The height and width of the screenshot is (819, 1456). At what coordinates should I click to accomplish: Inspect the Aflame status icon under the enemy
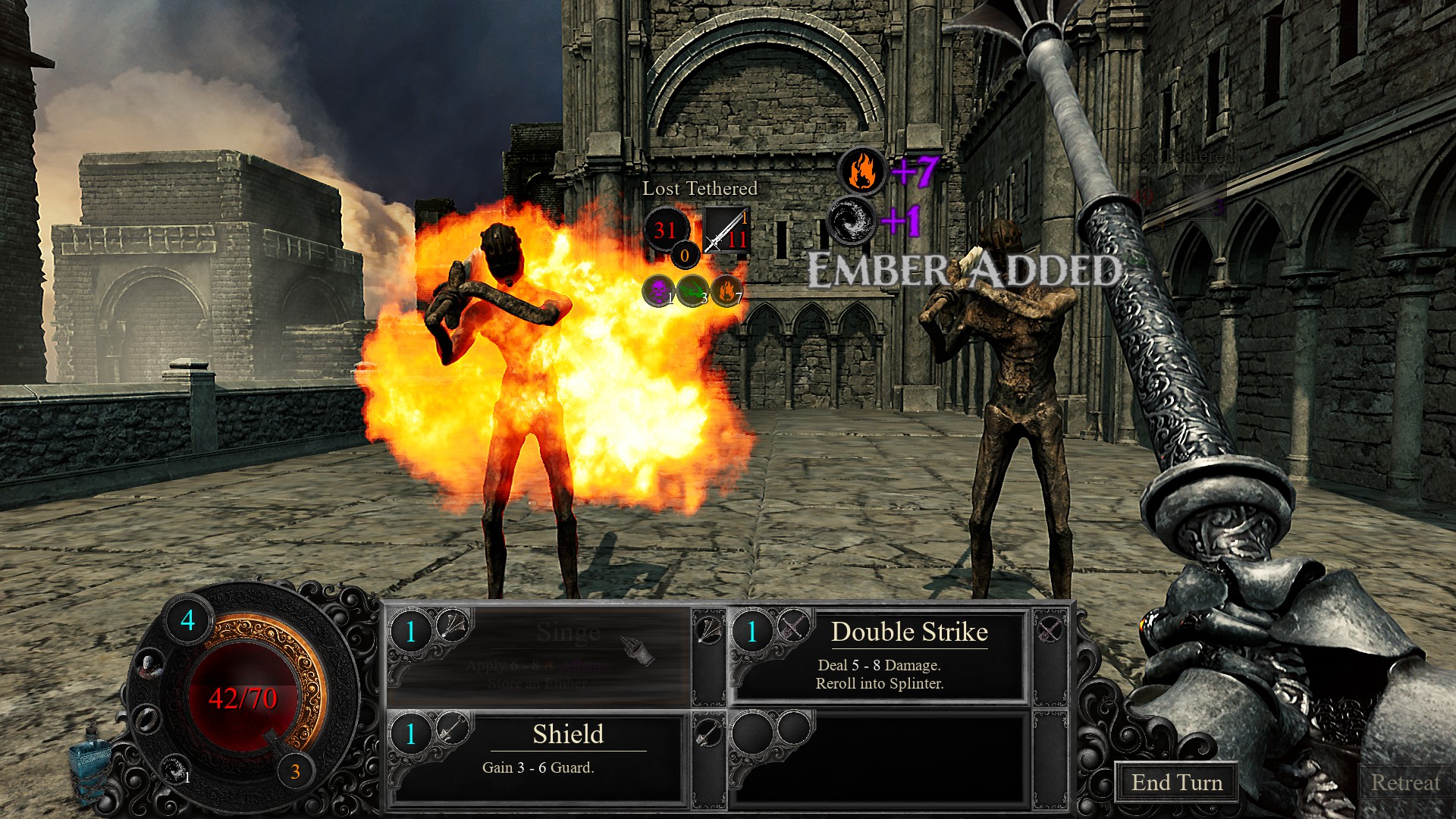(x=726, y=290)
